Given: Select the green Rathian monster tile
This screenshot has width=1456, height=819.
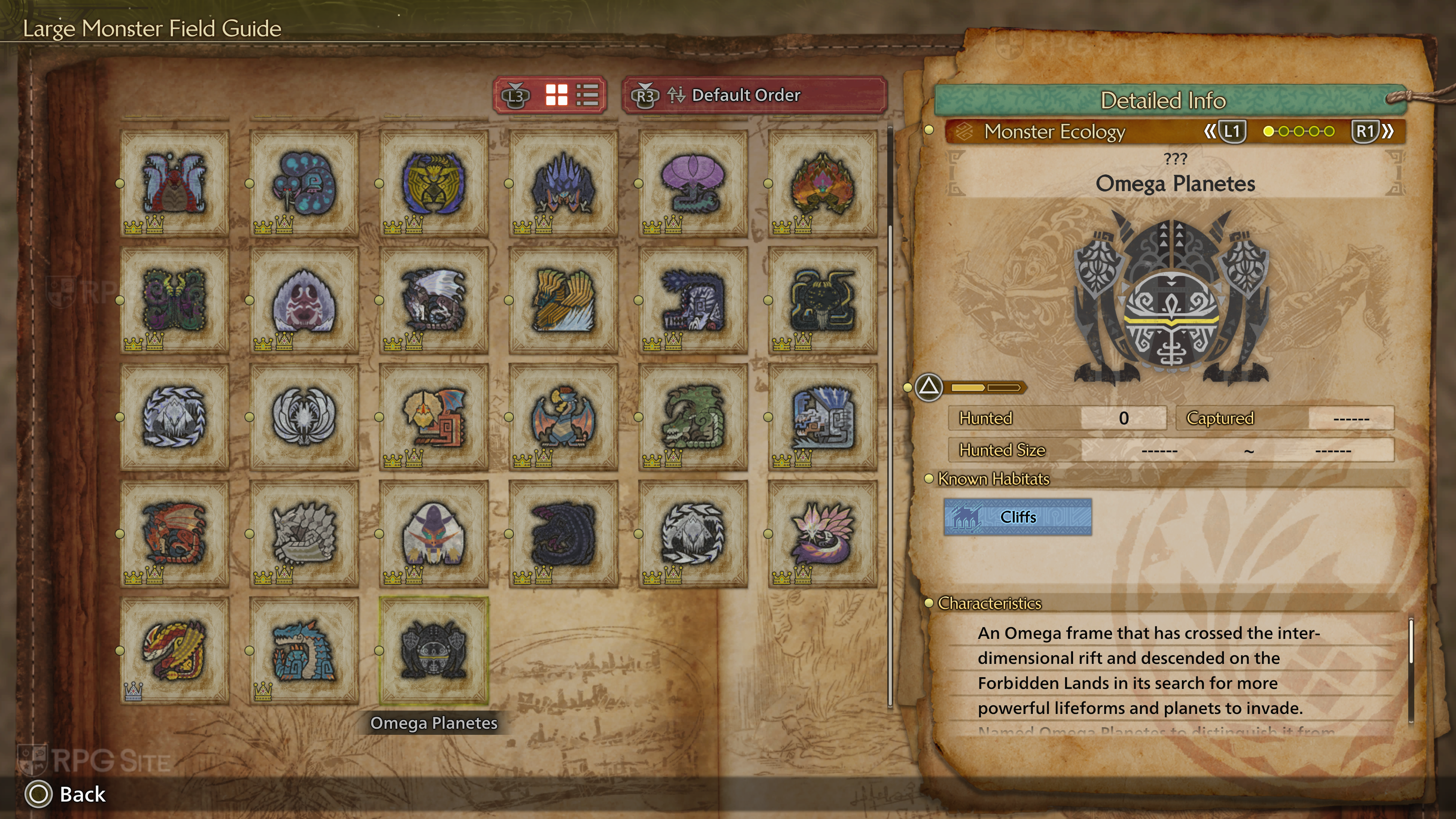Looking at the screenshot, I should click(693, 417).
